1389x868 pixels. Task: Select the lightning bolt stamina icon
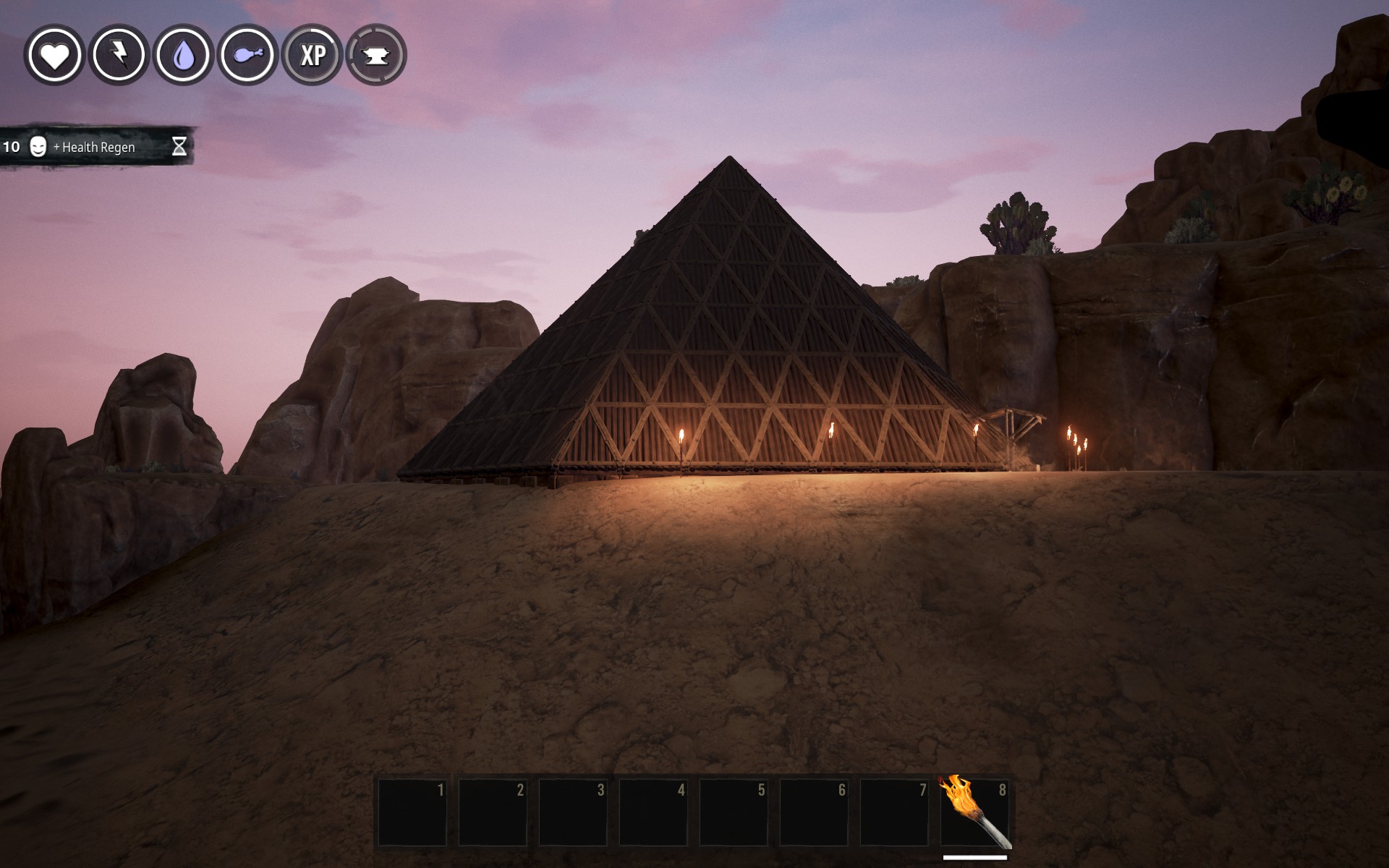coord(119,55)
